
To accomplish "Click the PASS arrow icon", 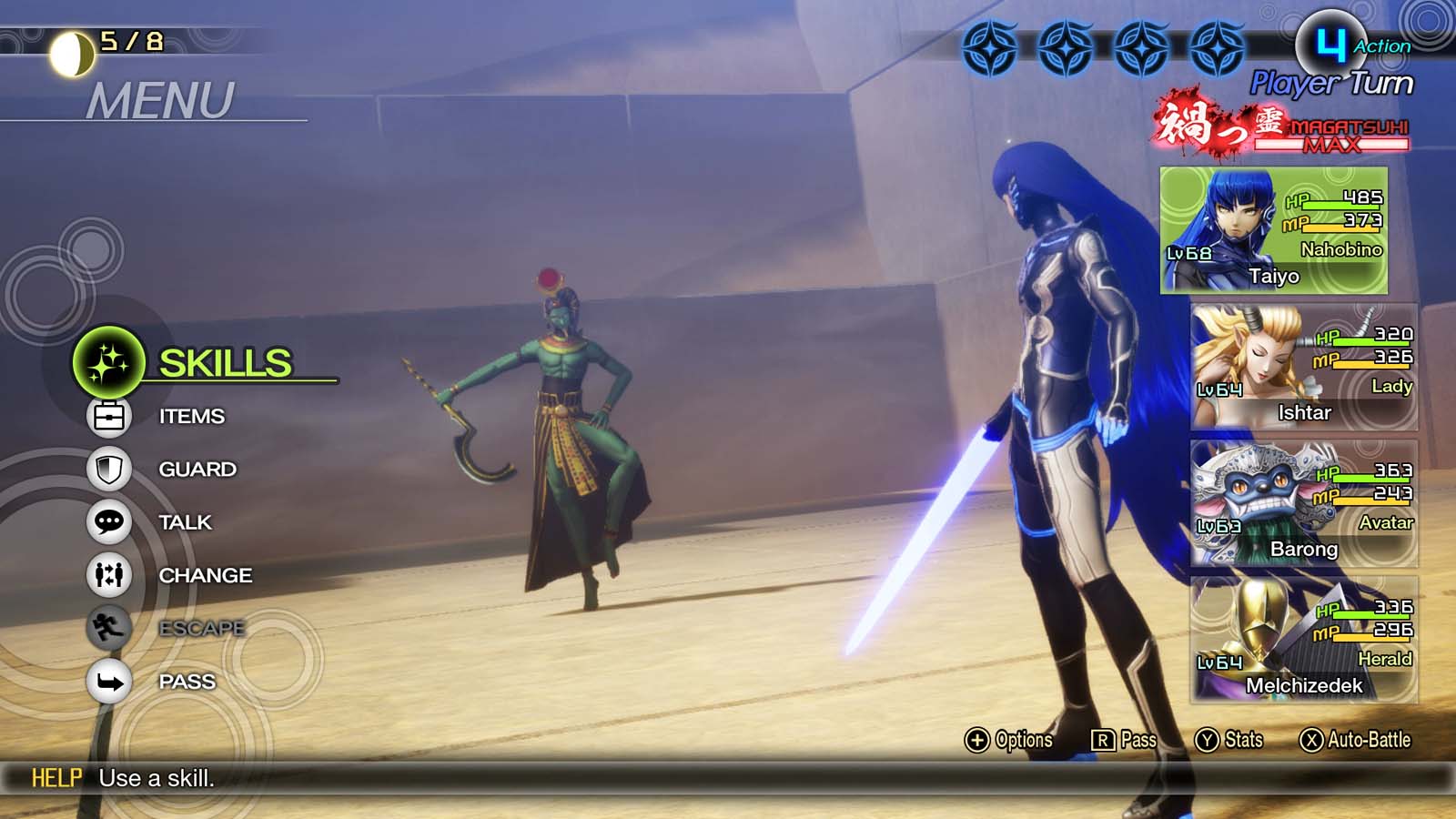I will 111,681.
